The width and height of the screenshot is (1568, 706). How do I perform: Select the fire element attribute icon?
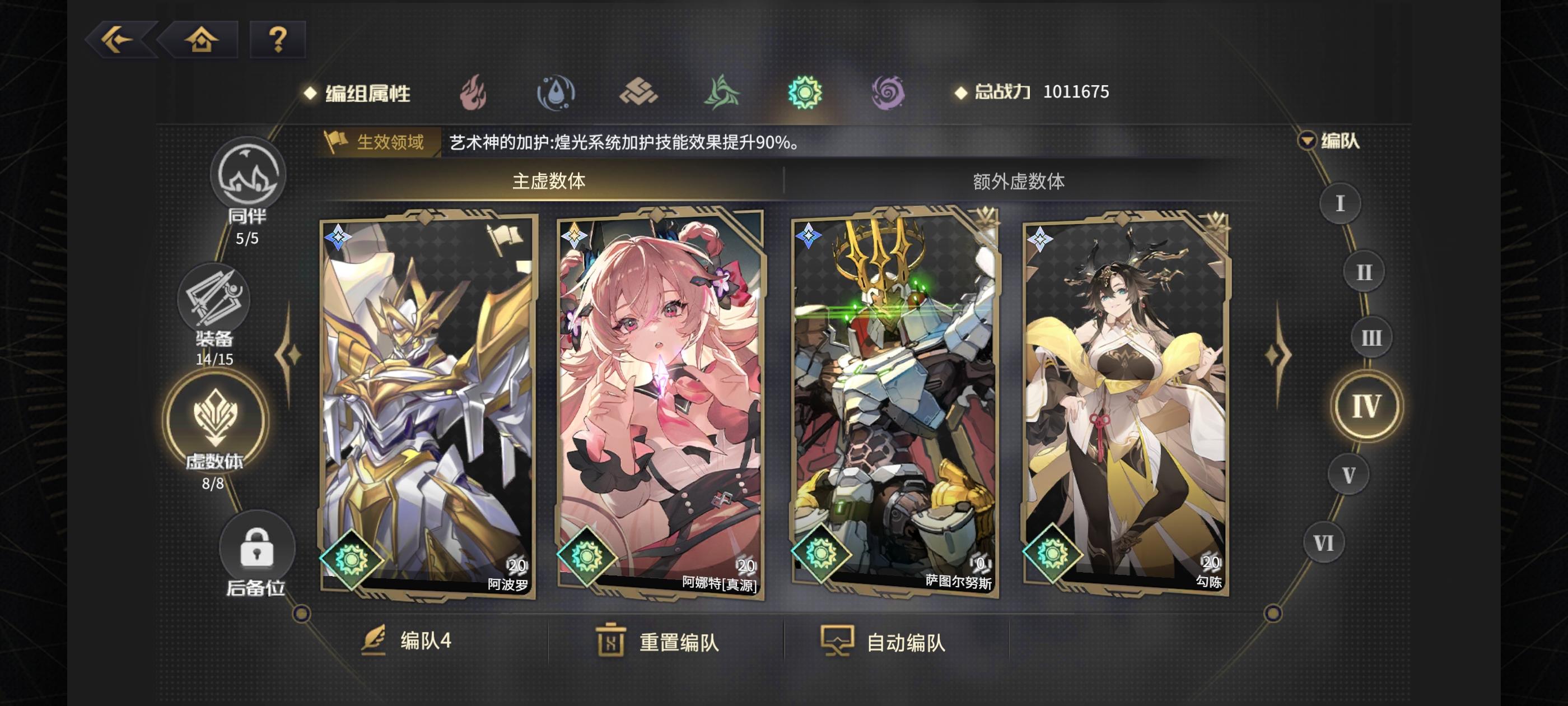point(473,92)
